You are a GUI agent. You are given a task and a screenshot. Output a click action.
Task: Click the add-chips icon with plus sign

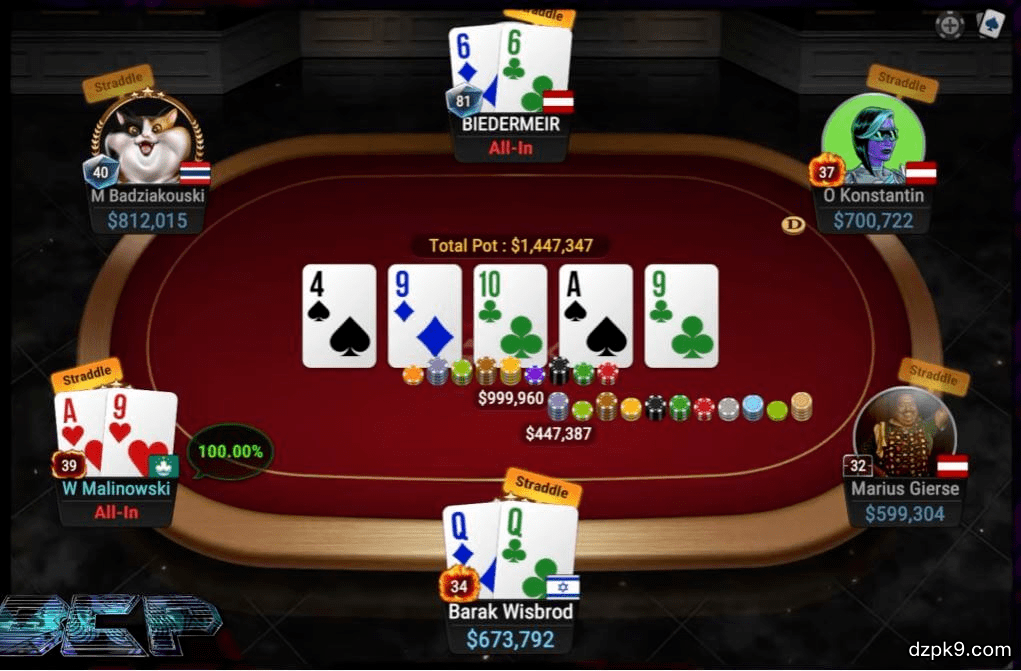(x=949, y=25)
